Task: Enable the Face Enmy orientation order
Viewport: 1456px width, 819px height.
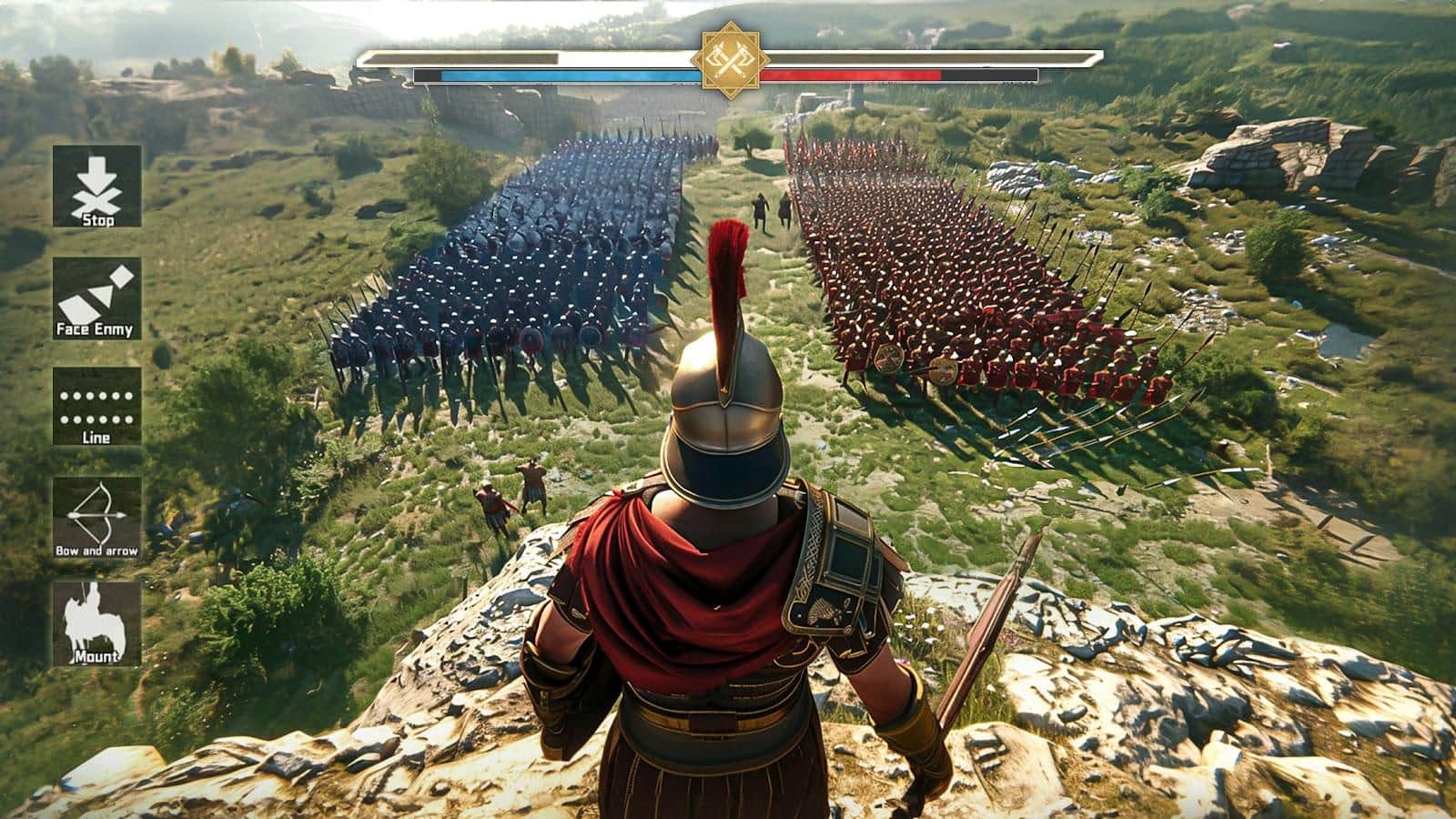Action: tap(97, 300)
